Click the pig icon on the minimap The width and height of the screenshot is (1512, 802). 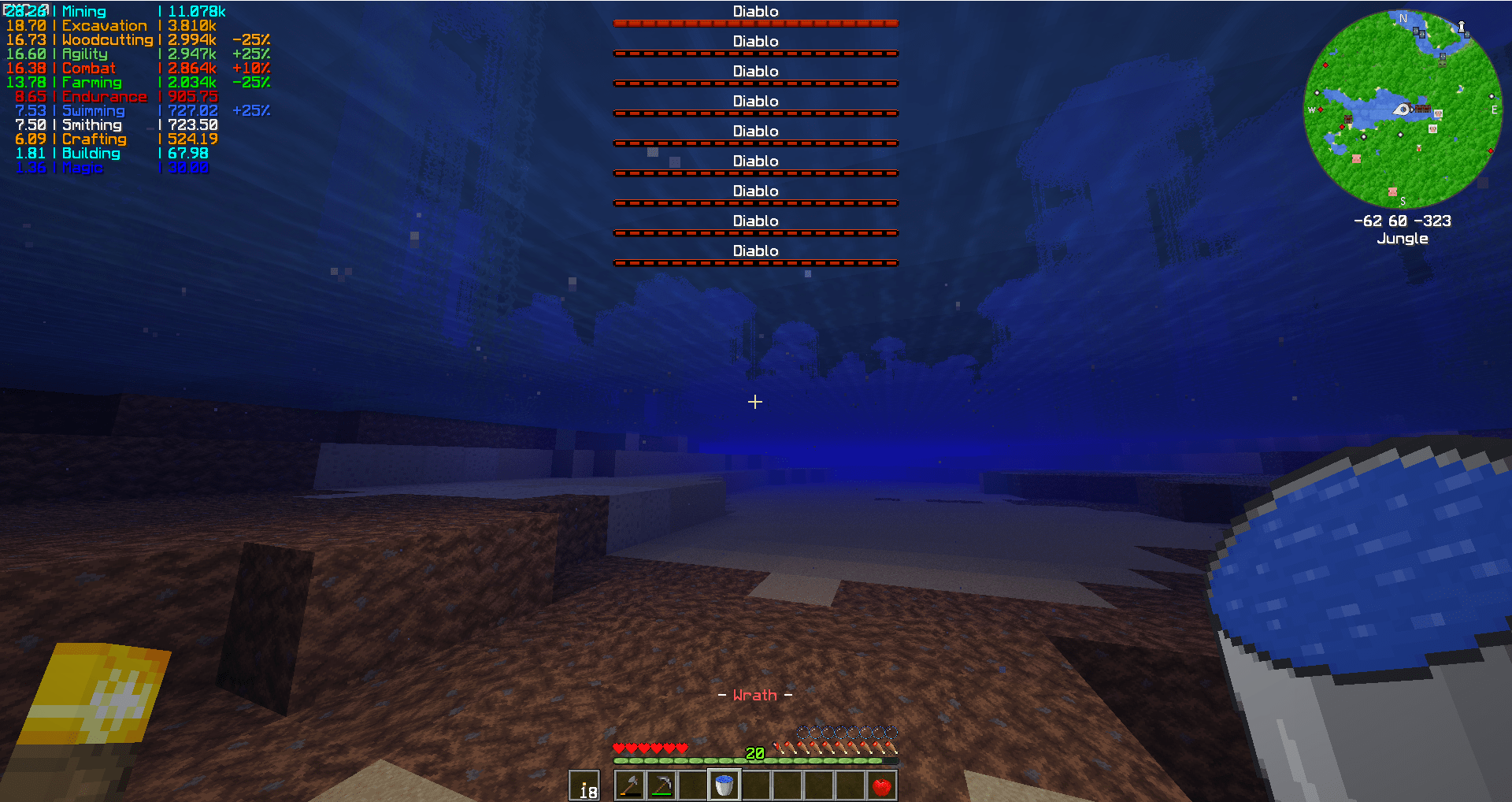point(1356,160)
